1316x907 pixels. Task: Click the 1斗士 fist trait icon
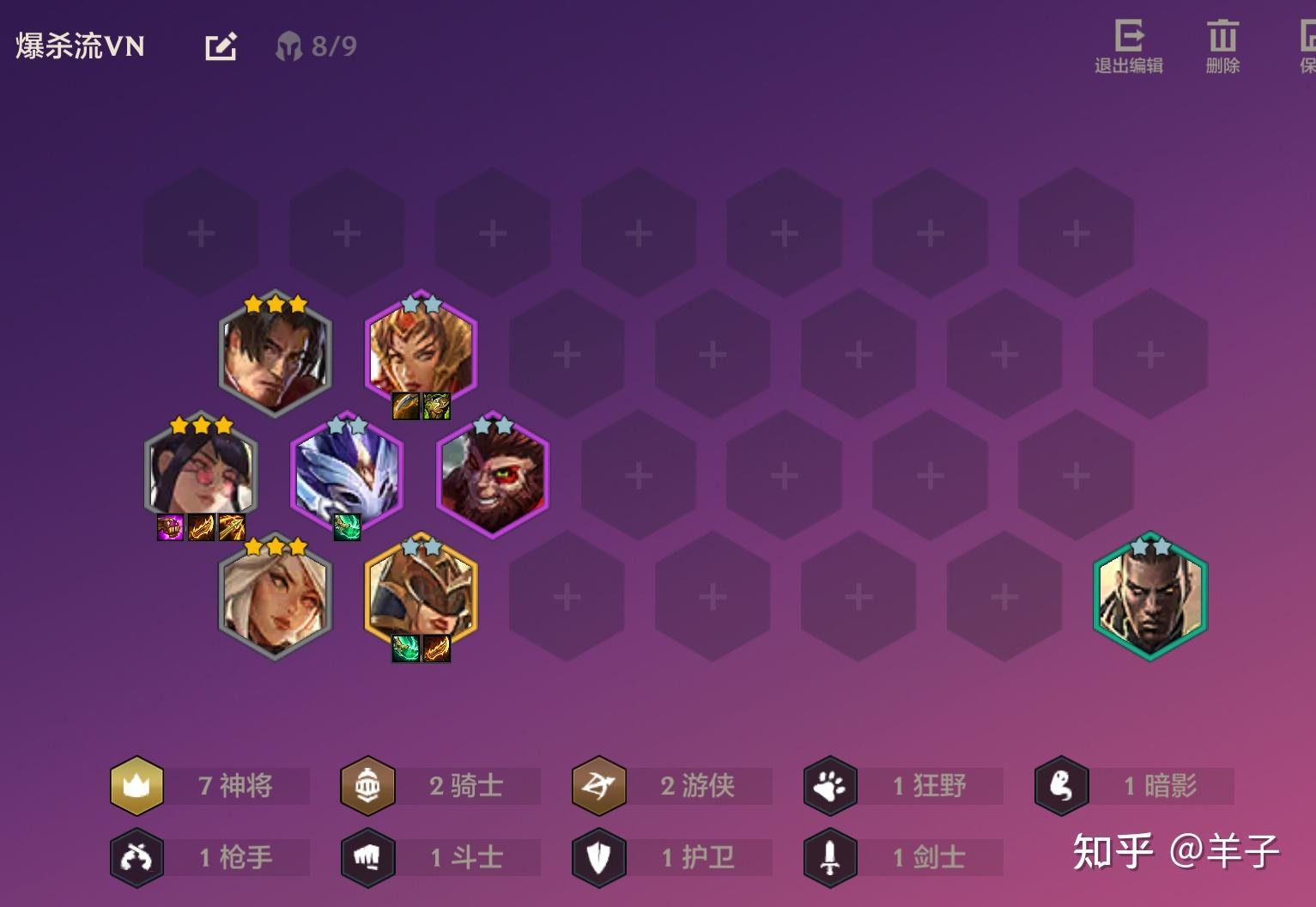[368, 856]
